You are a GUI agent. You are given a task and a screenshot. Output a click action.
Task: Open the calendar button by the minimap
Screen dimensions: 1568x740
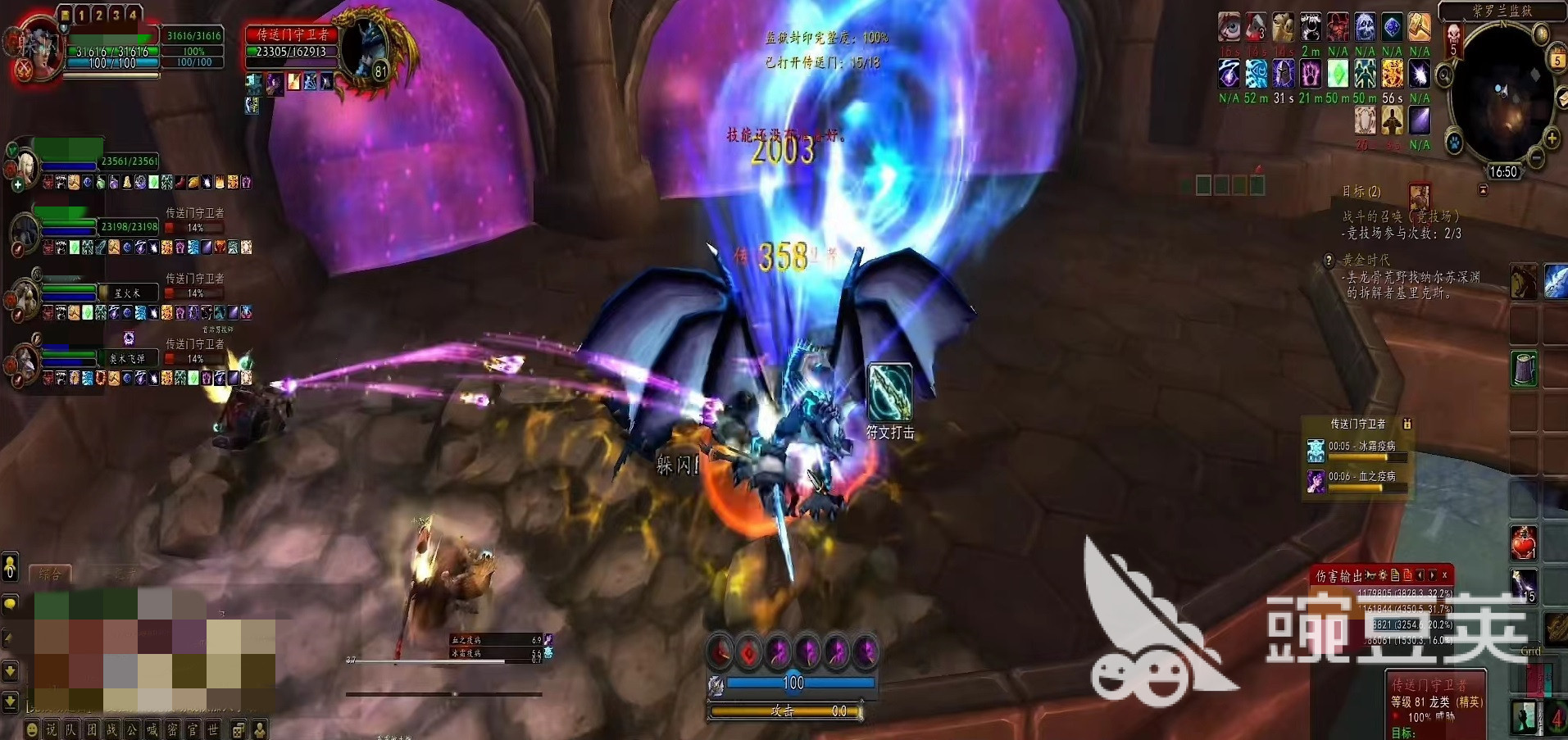coord(1557,60)
